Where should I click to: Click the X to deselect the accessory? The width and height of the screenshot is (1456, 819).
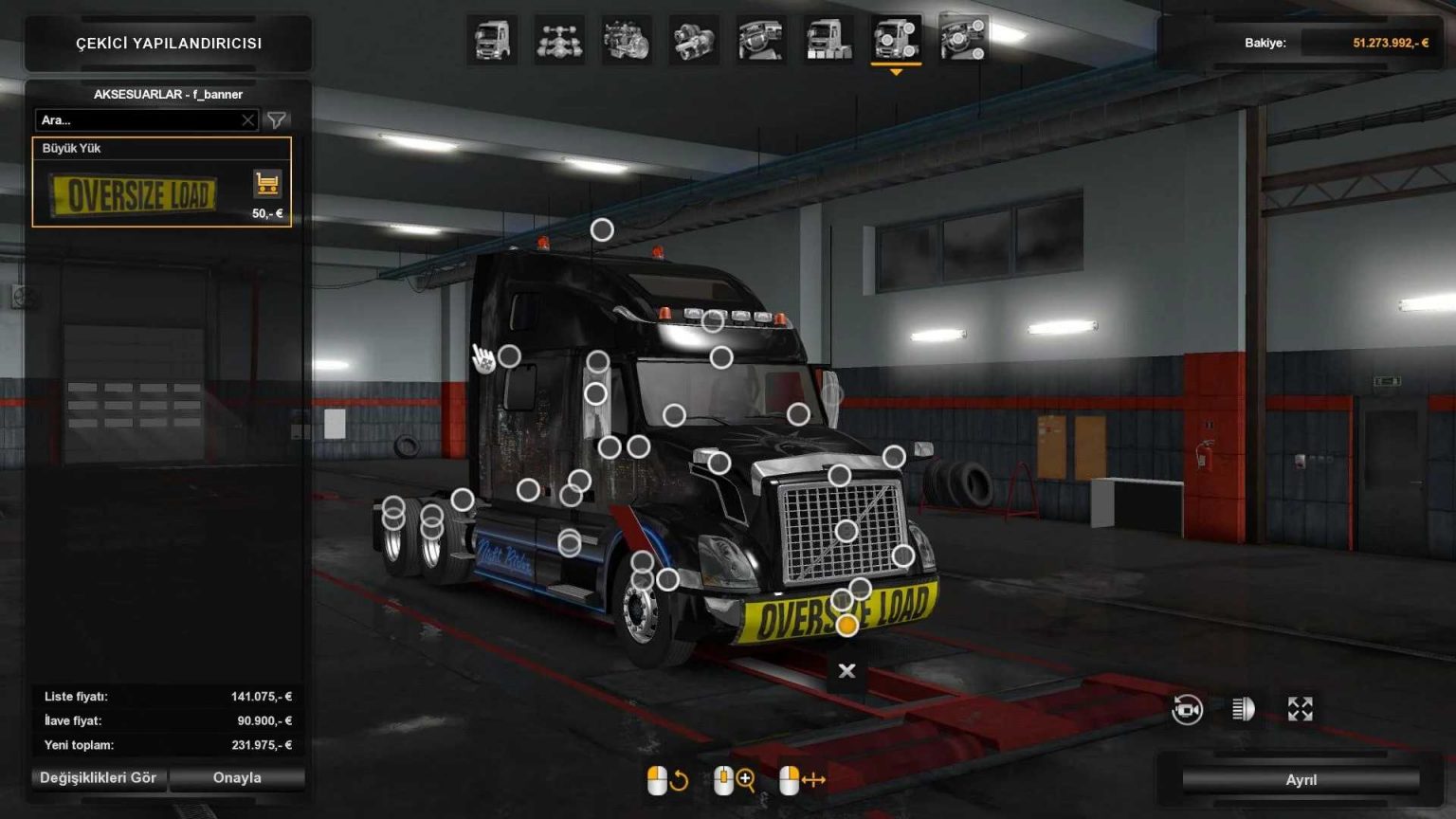tap(845, 670)
